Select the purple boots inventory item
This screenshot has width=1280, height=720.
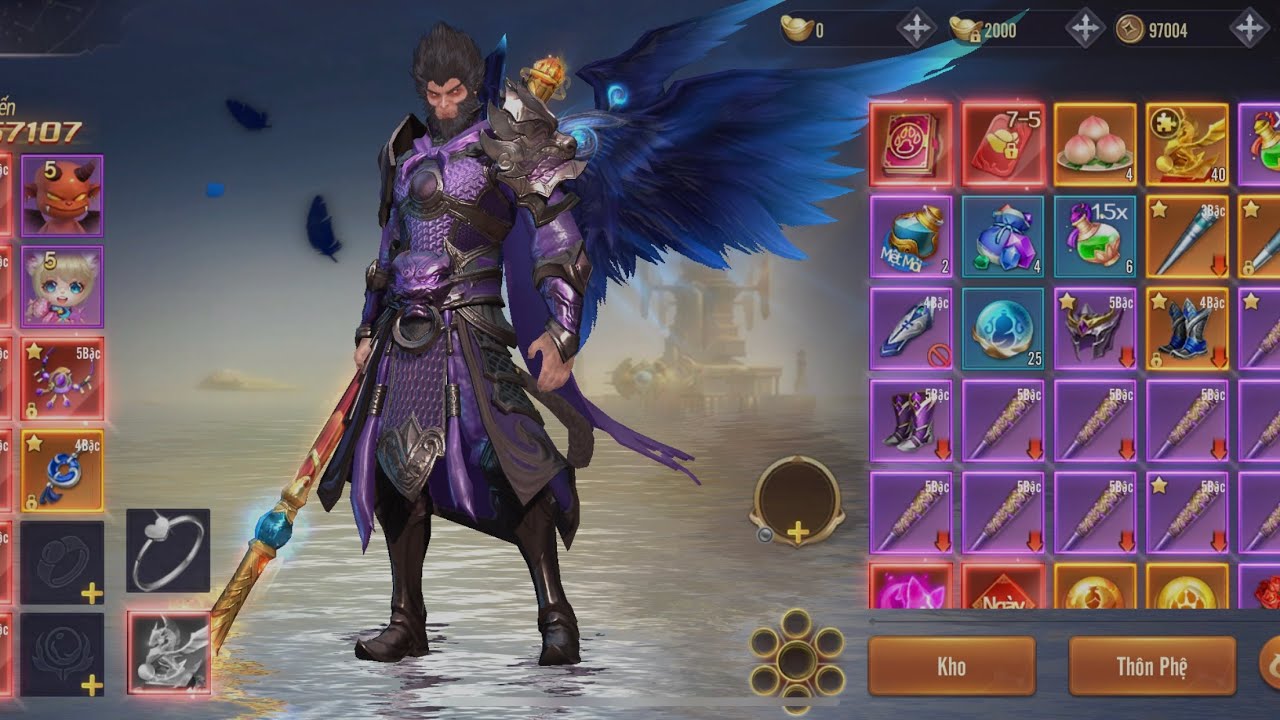910,420
